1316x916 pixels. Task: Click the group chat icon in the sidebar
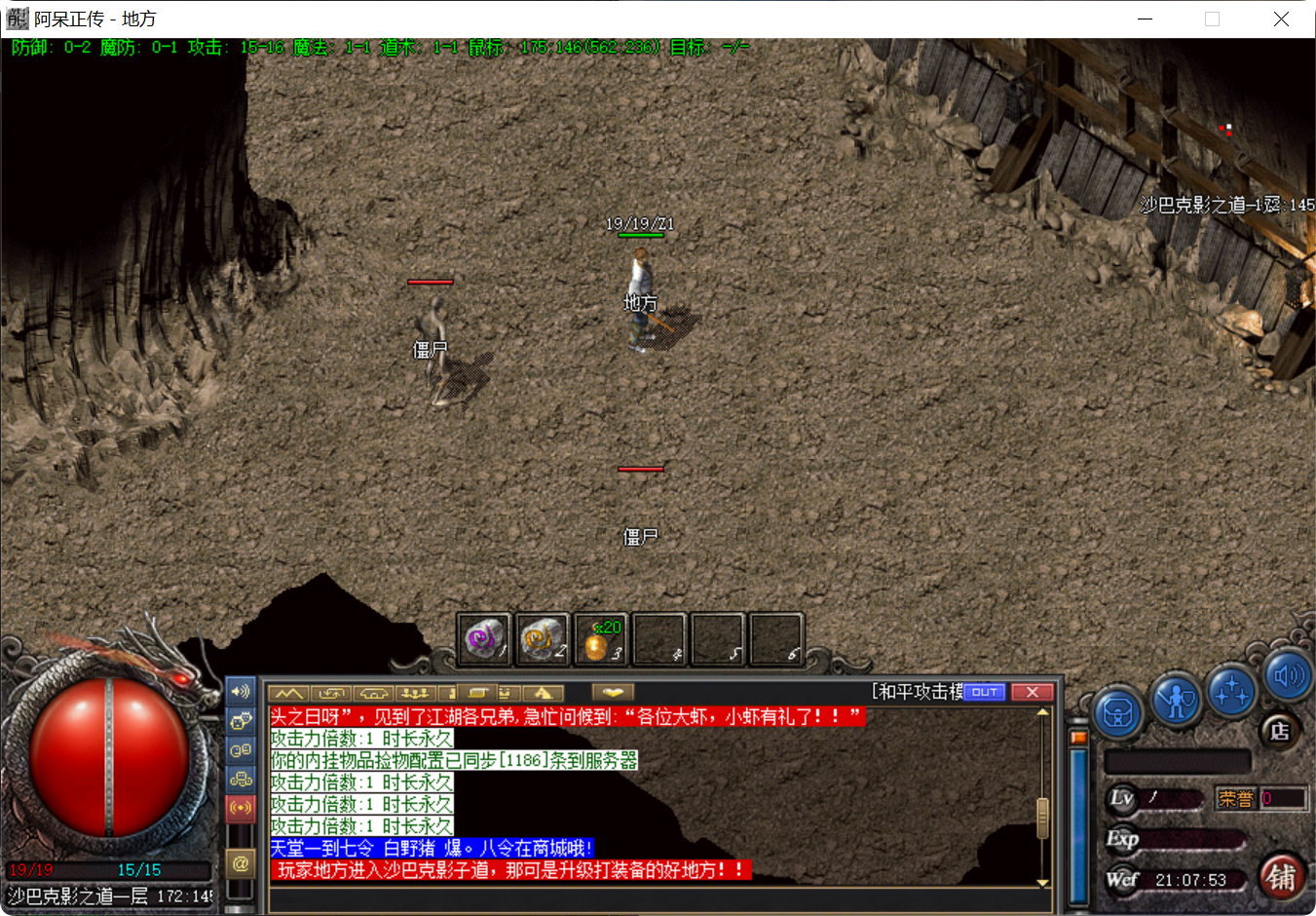point(240,779)
